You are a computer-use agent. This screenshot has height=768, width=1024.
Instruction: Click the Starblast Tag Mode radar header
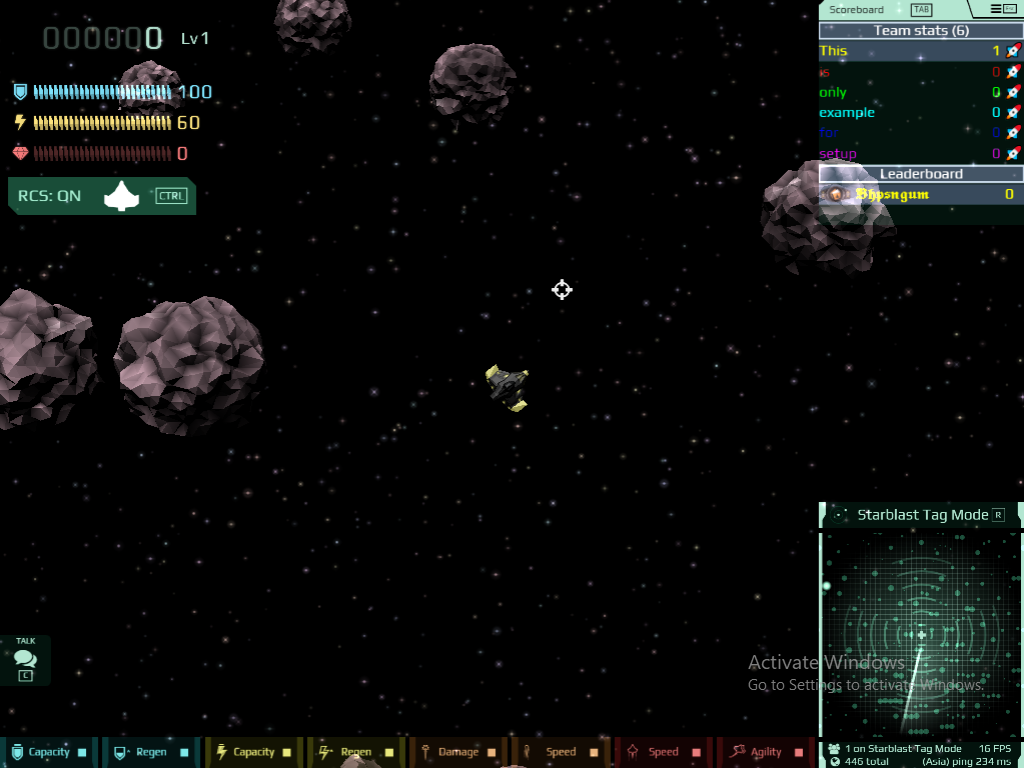(920, 515)
